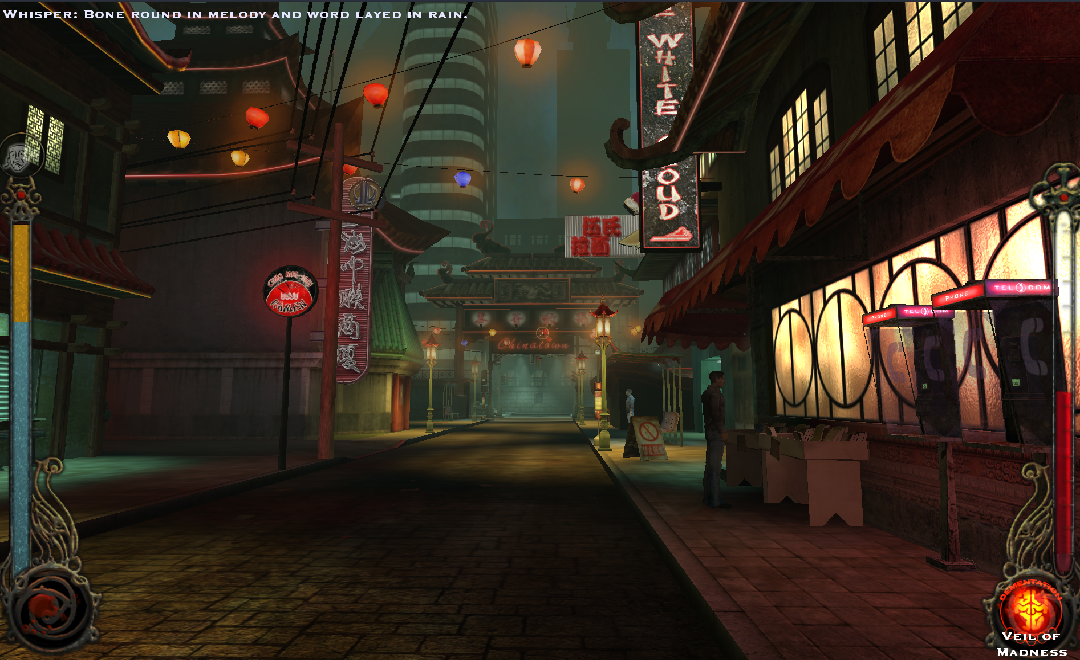Click the face status icon above health bar

pyautogui.click(x=19, y=155)
